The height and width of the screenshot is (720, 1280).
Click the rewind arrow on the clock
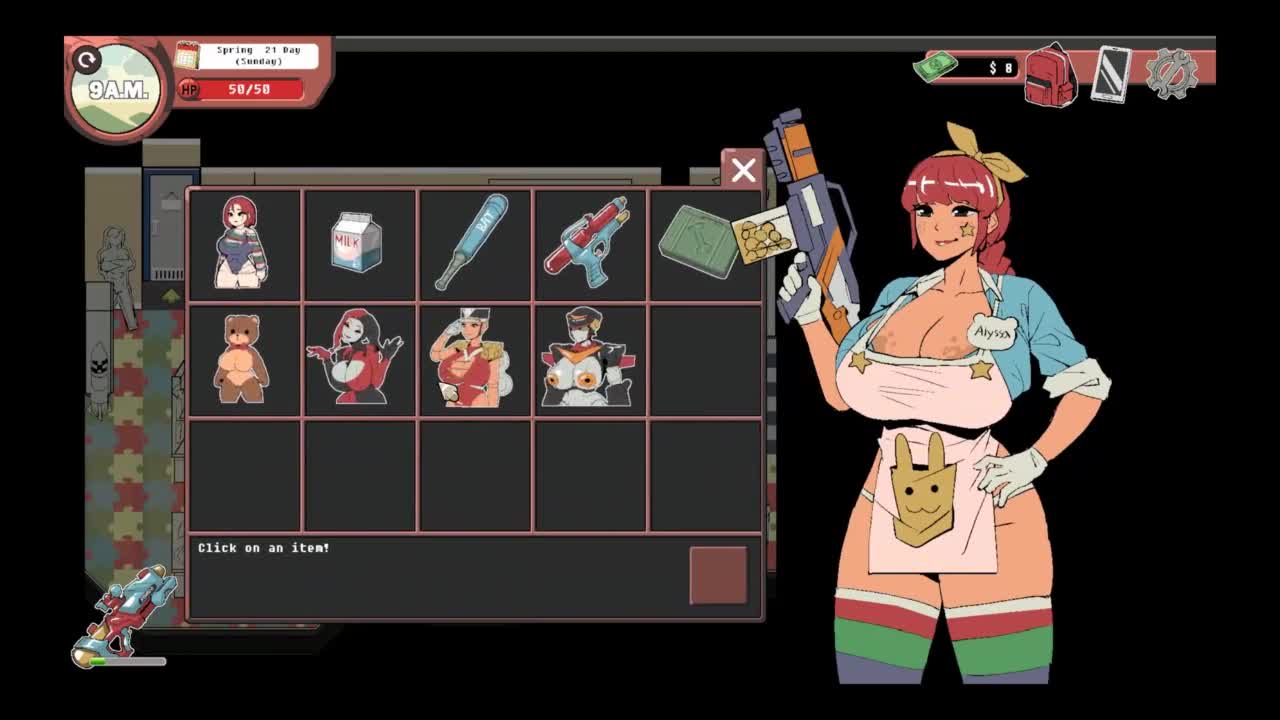[88, 60]
